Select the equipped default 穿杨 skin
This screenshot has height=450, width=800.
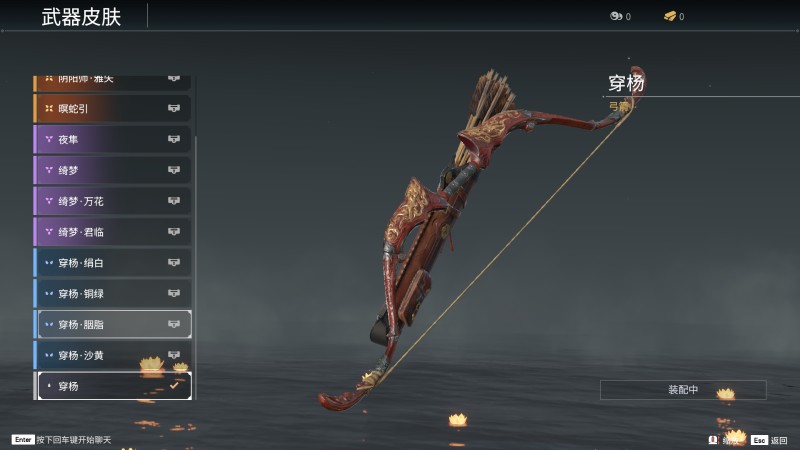click(x=112, y=386)
